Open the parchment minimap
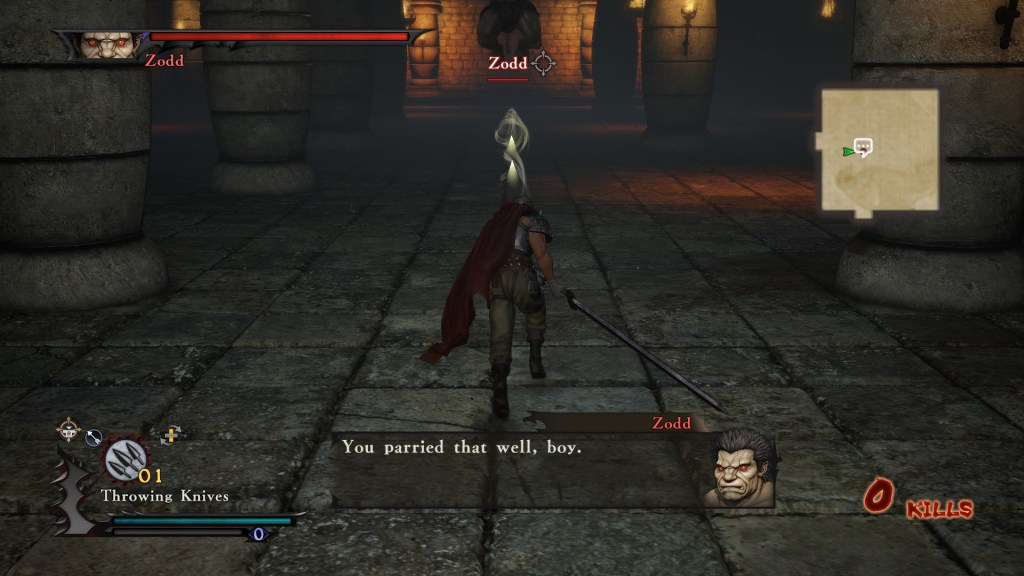 [880, 150]
